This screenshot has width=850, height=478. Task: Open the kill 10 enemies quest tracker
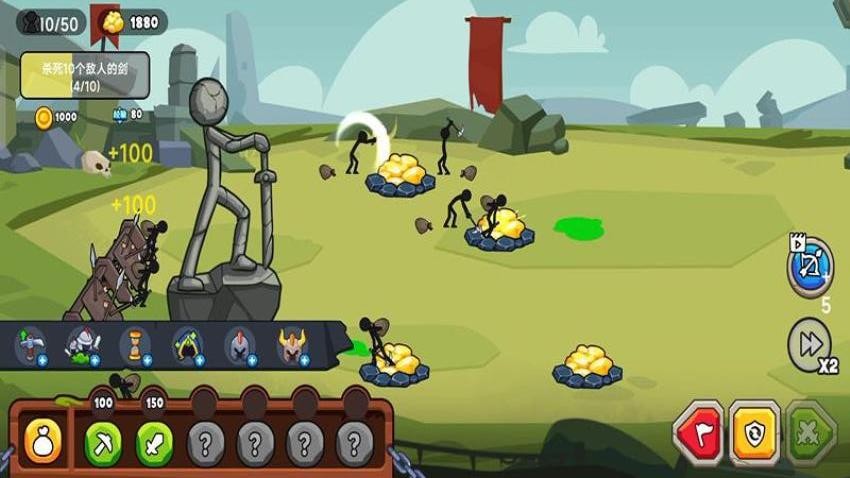pos(84,75)
